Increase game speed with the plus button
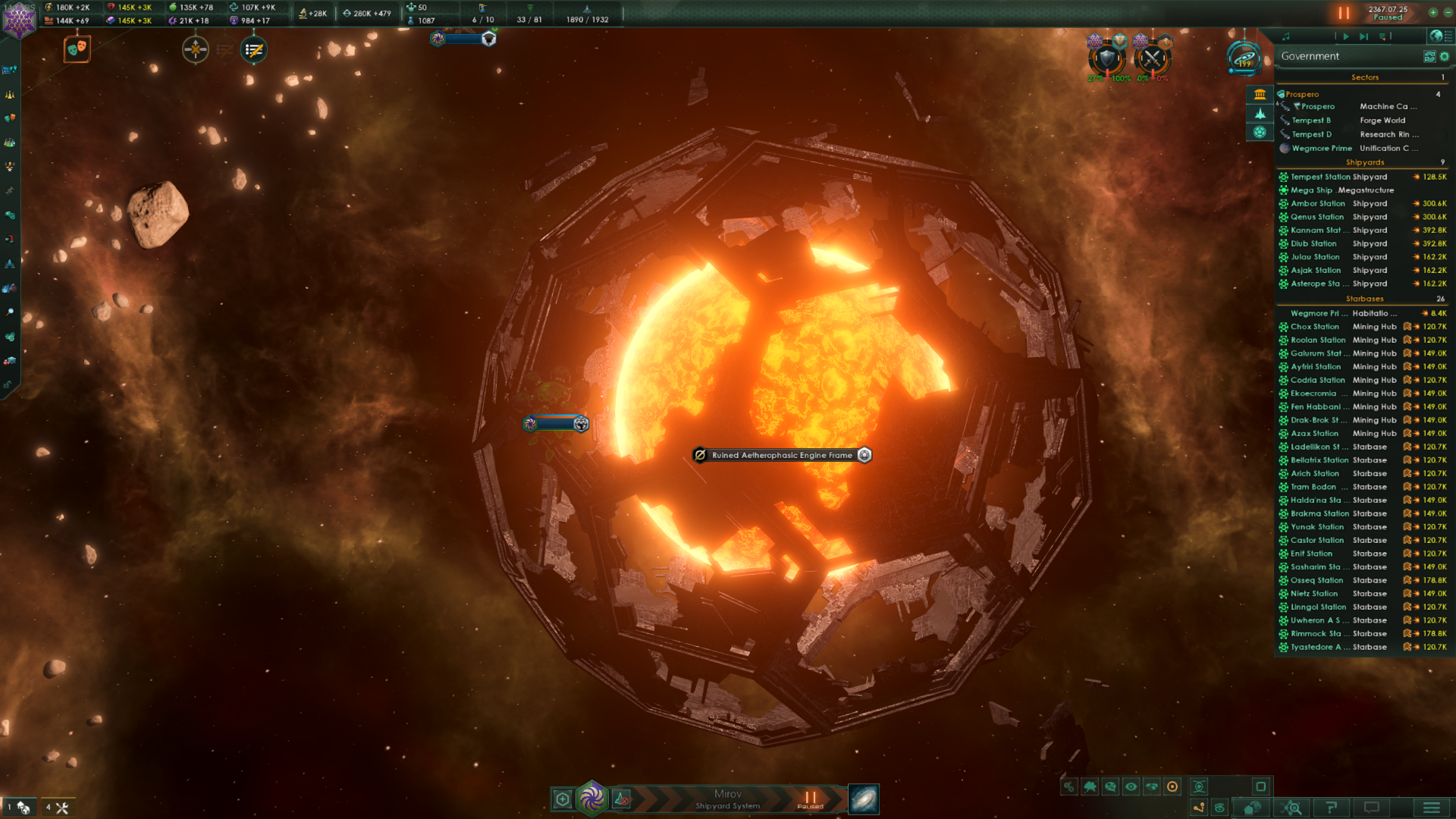This screenshot has height=819, width=1456. pyautogui.click(x=1432, y=12)
